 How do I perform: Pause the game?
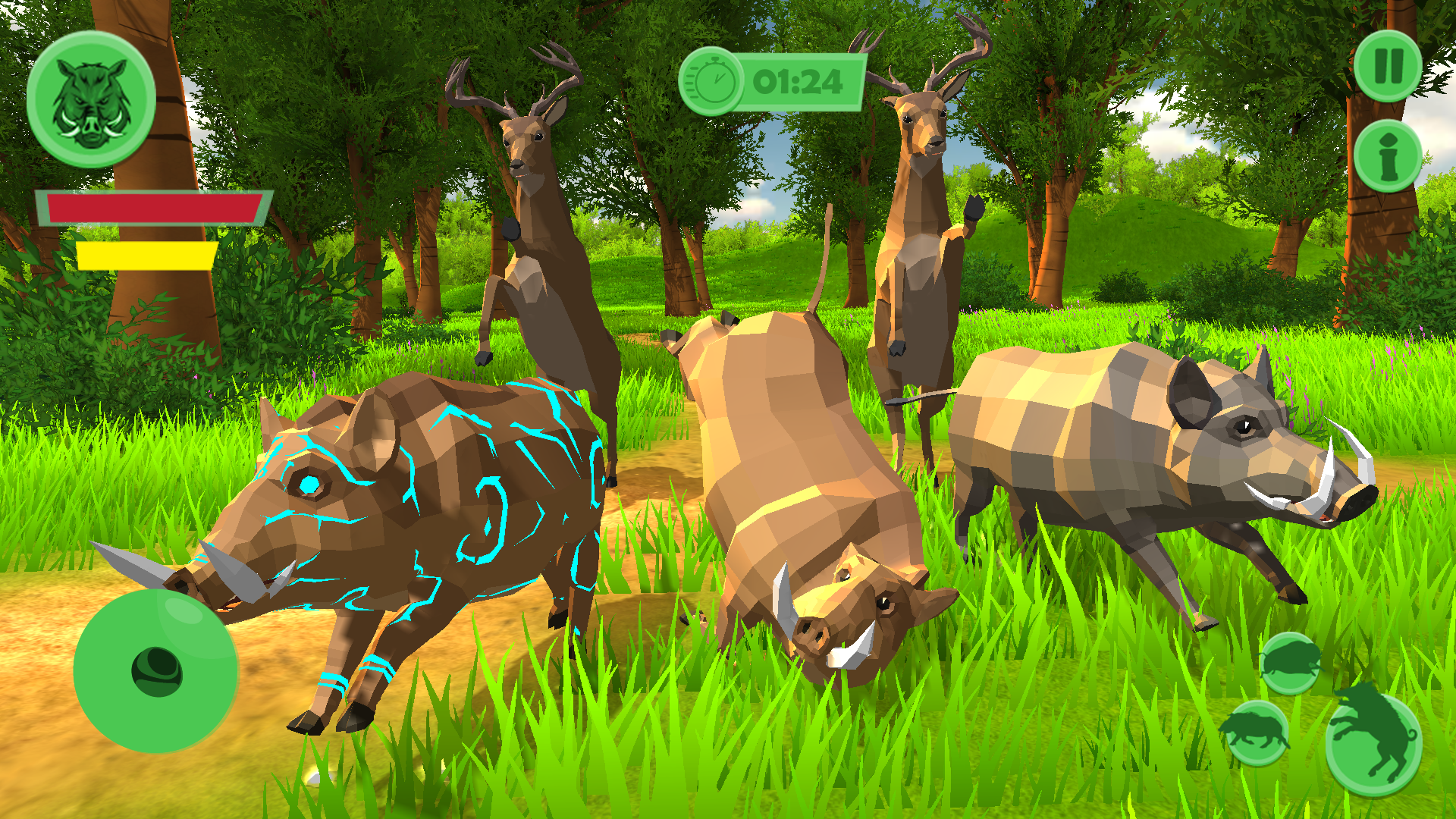[x=1388, y=64]
